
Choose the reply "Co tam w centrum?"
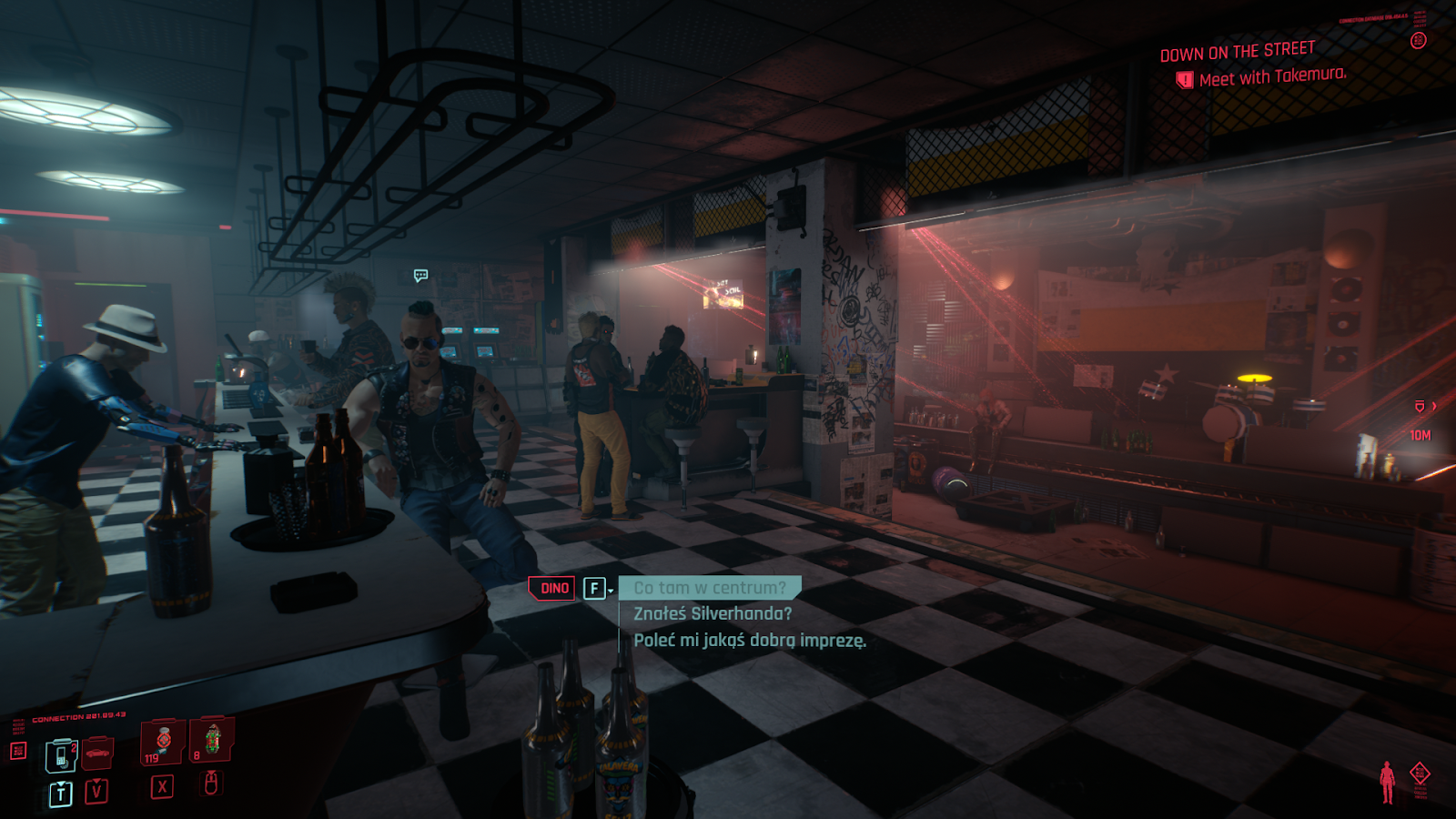pos(709,588)
